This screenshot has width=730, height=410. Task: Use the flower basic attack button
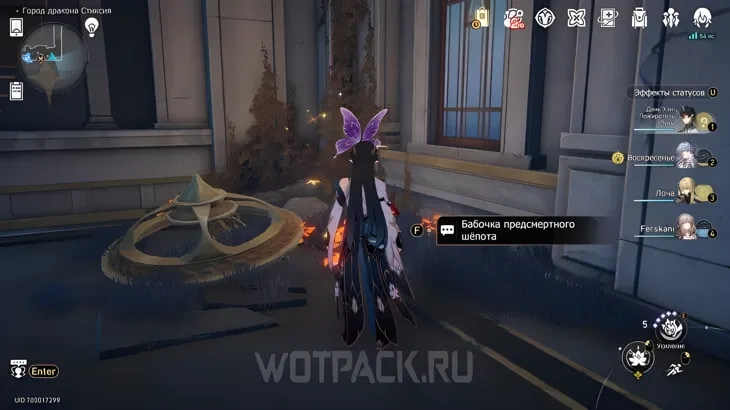(x=638, y=357)
